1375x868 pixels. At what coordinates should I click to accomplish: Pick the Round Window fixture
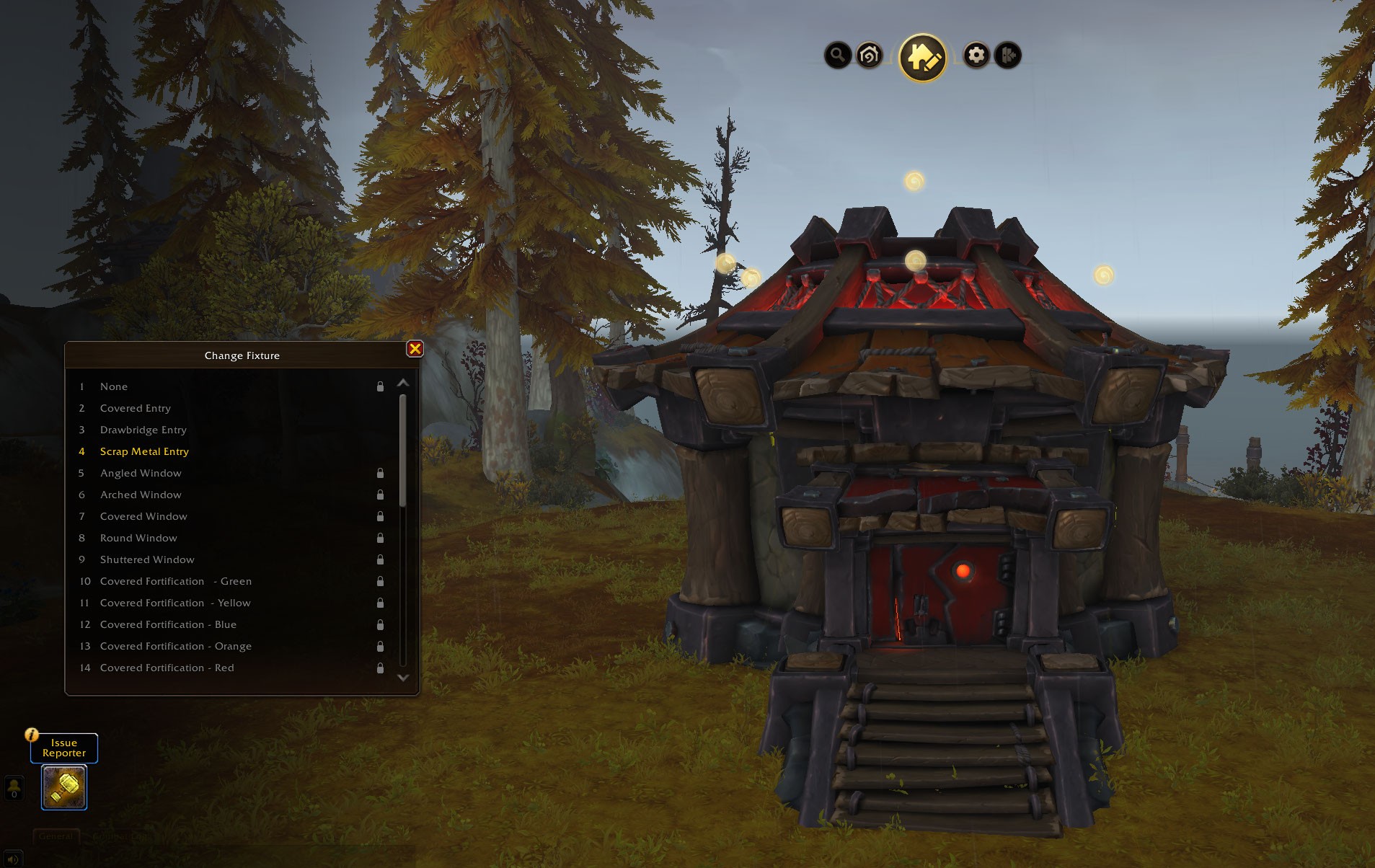pos(138,538)
